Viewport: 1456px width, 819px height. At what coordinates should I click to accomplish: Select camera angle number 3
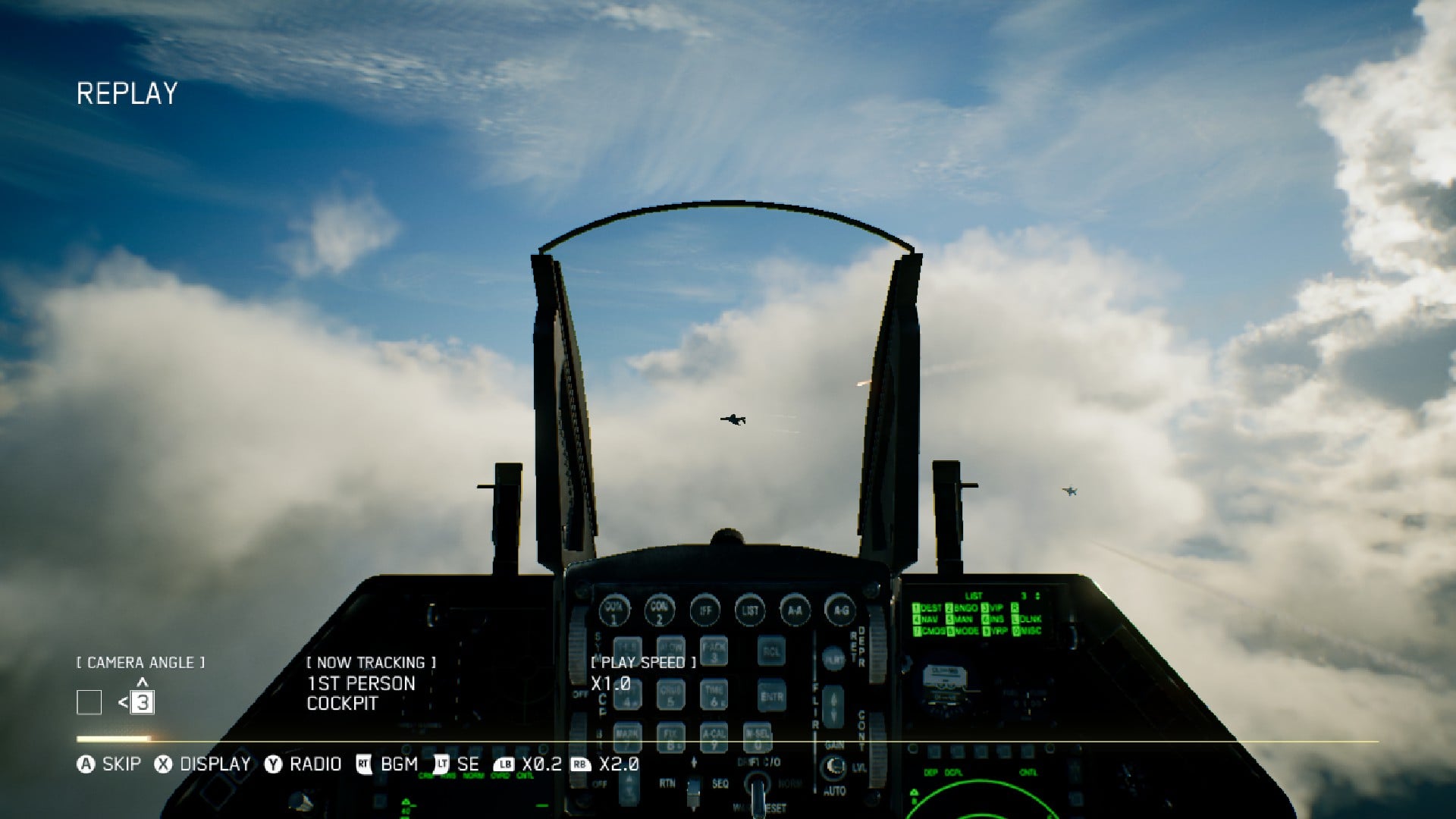[x=143, y=703]
